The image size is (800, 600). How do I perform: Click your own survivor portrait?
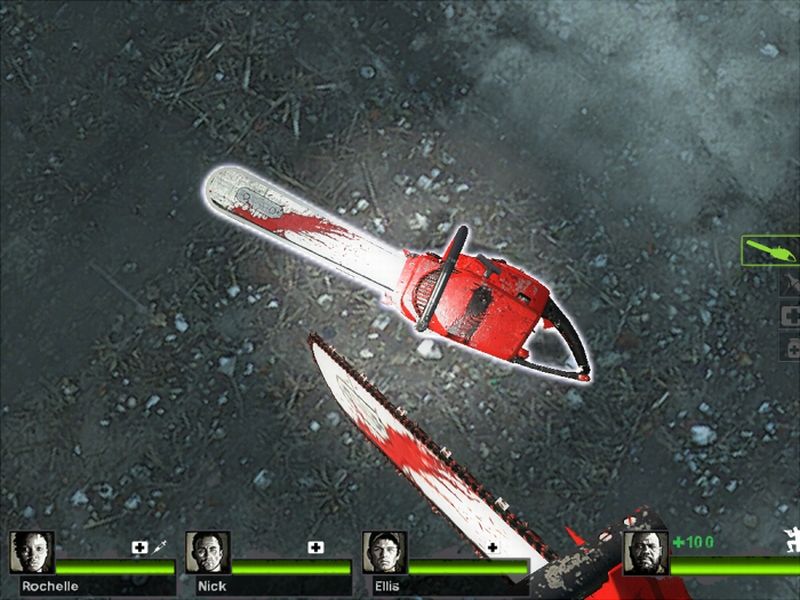(x=645, y=552)
